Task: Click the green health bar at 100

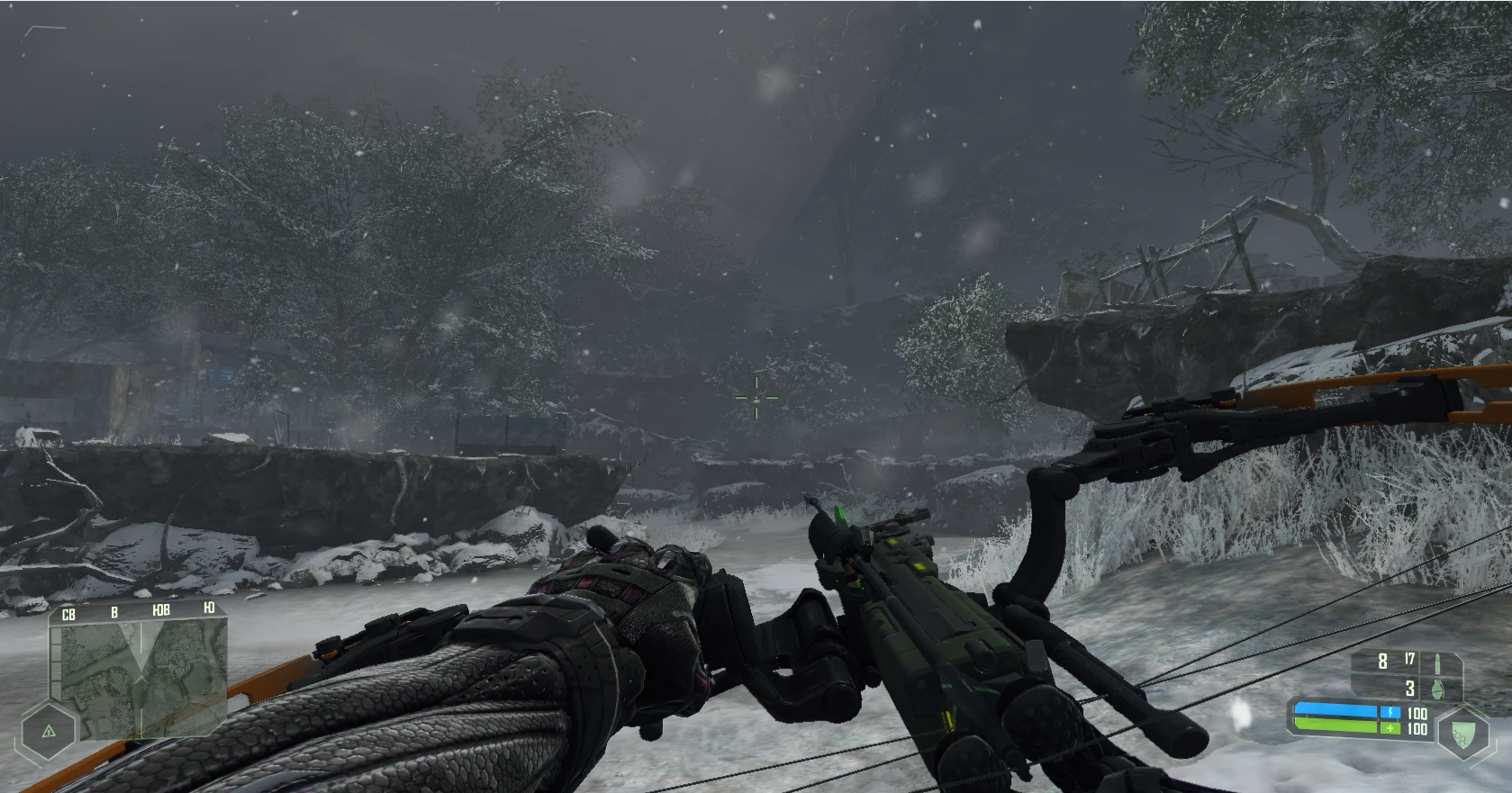Action: coord(1336,725)
